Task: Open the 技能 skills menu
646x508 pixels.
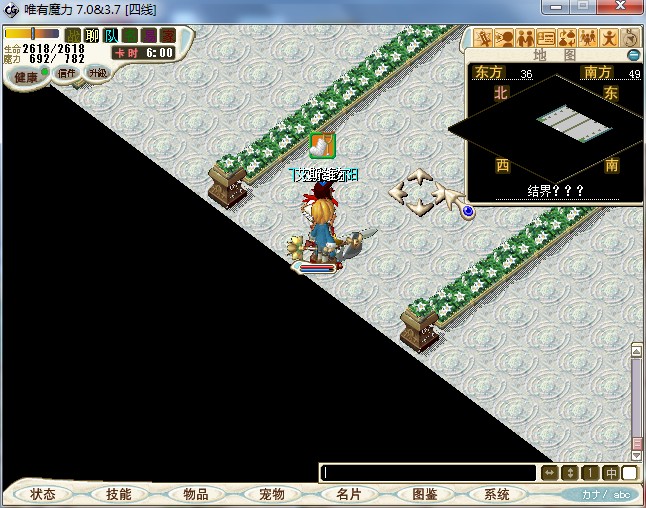Action: [x=118, y=494]
